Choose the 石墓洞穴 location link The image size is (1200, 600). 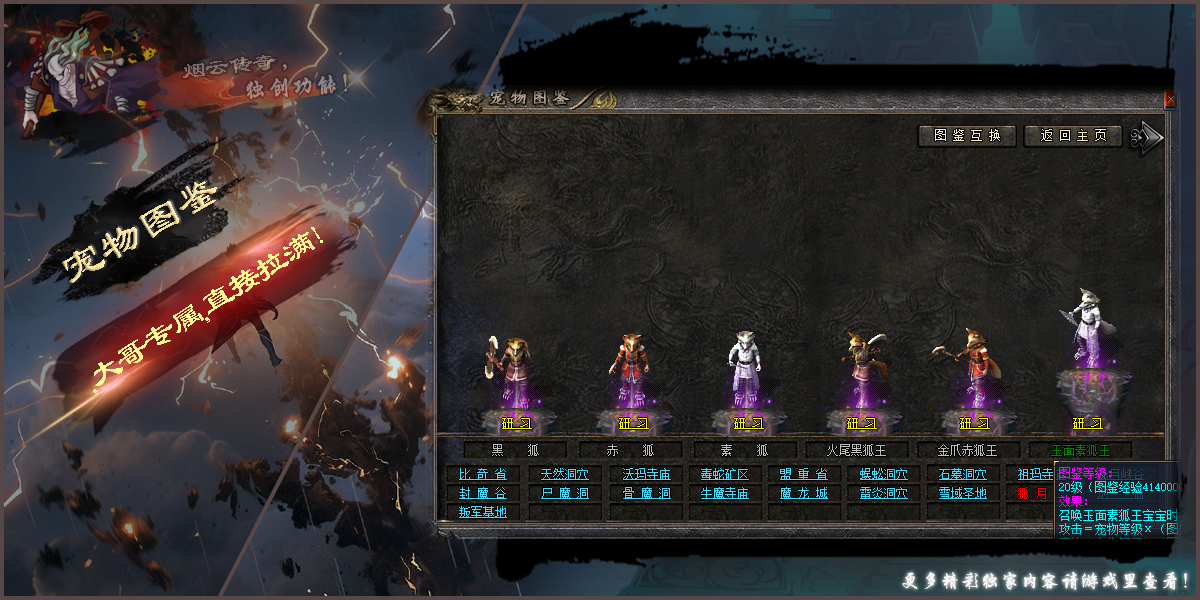(x=963, y=474)
